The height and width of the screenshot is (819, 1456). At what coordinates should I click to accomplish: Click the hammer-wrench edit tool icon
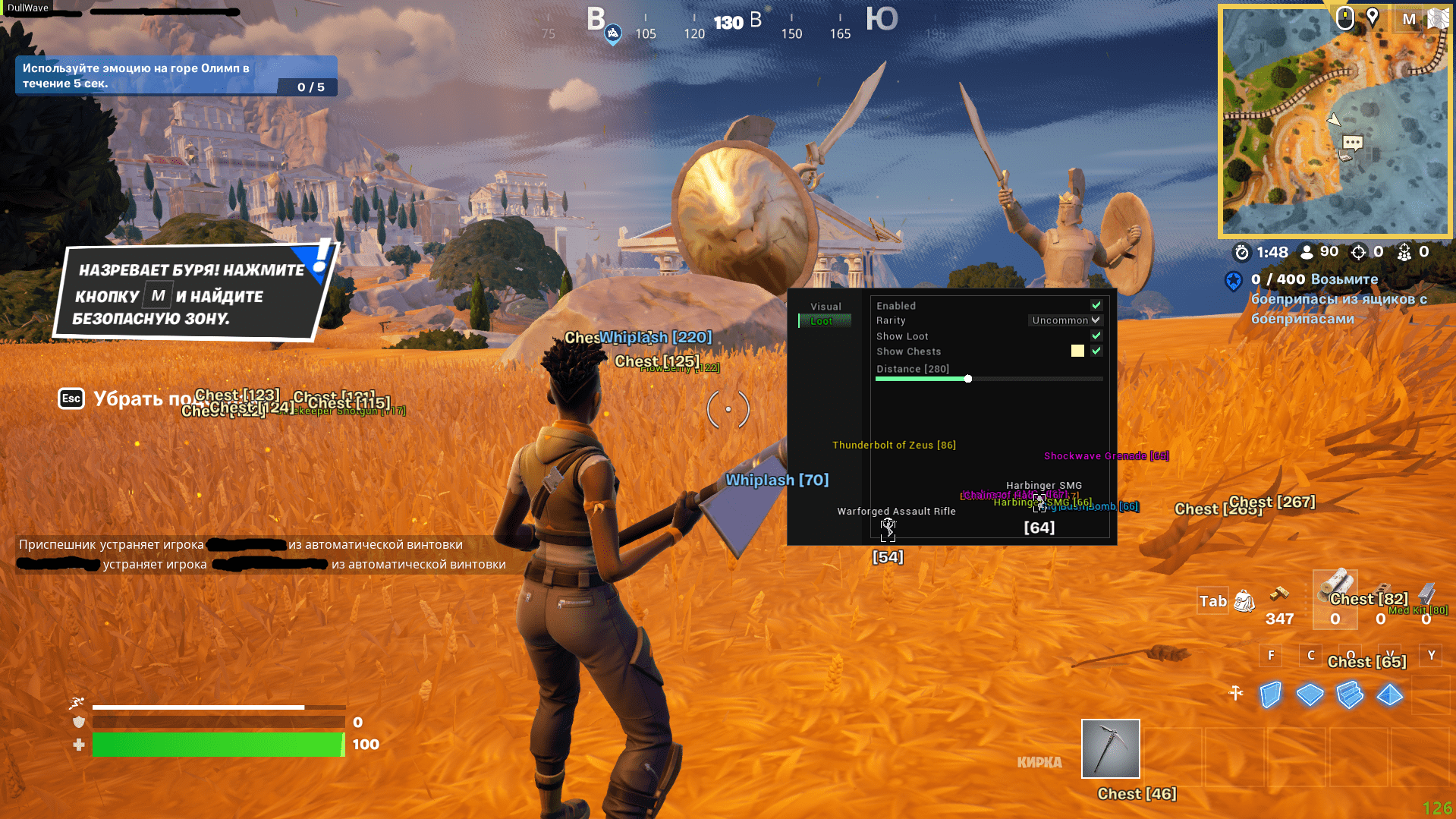tap(1236, 693)
